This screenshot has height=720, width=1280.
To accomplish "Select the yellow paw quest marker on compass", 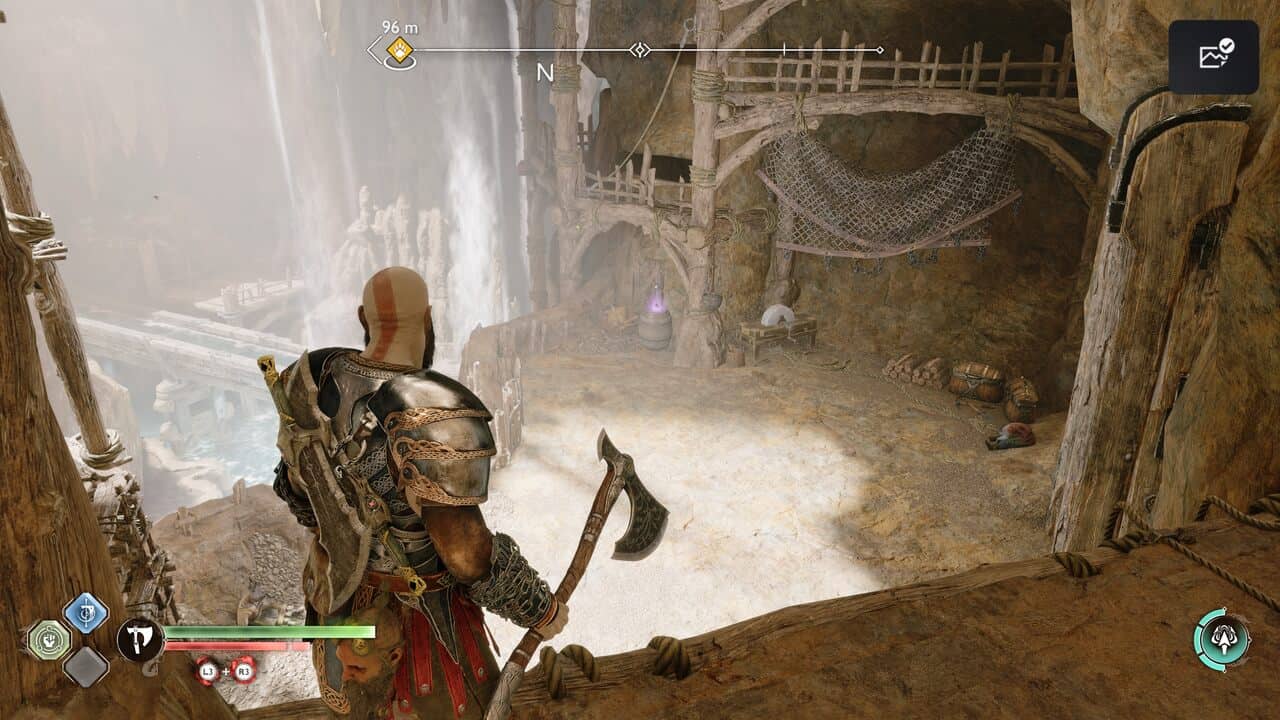I will (400, 50).
